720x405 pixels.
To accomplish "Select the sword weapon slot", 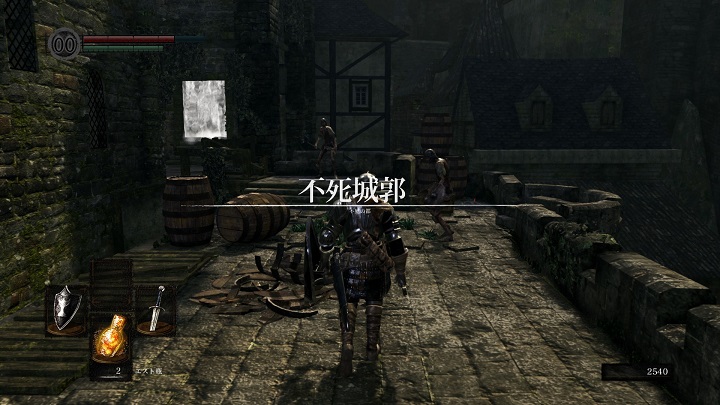I will pos(155,309).
